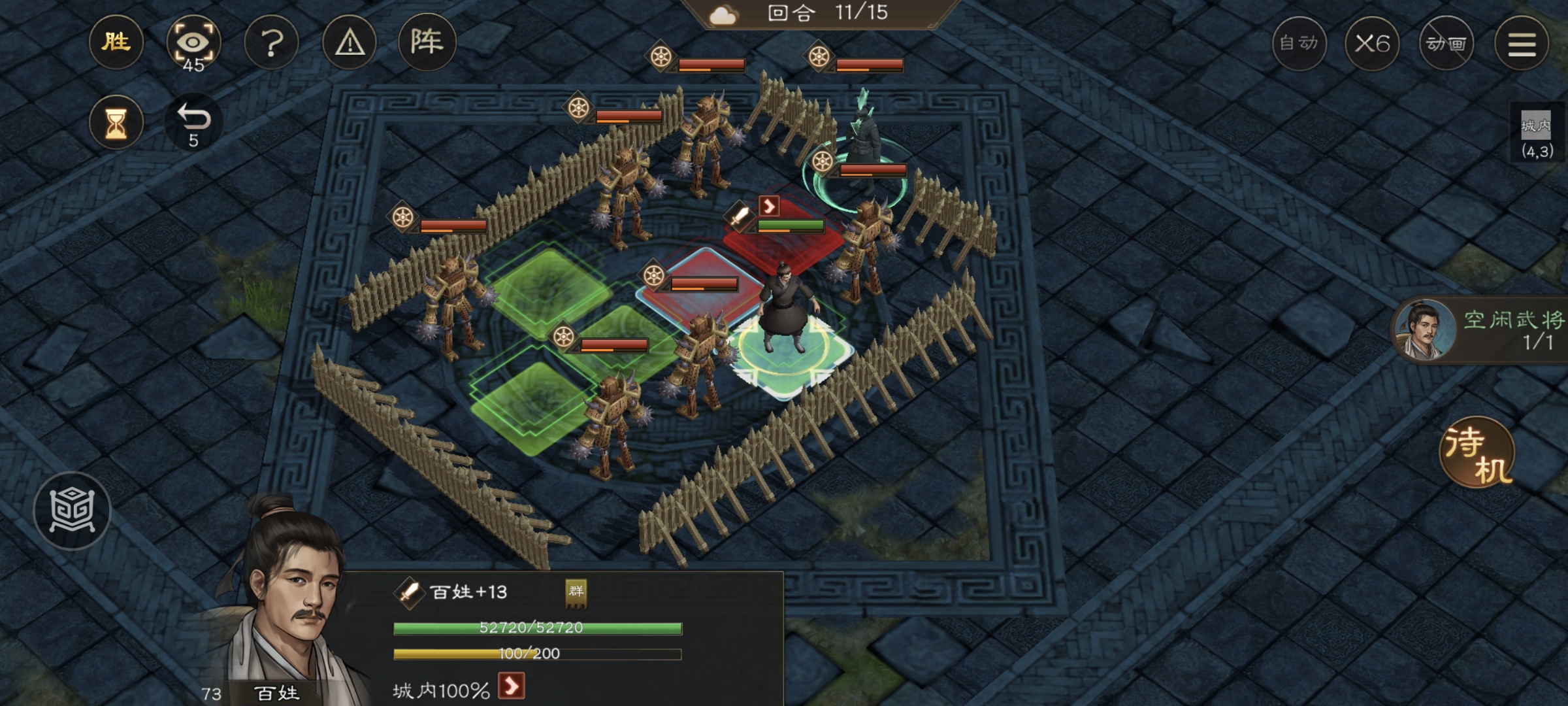The width and height of the screenshot is (1568, 706).
Task: Open the question mark help button
Action: pos(271,43)
